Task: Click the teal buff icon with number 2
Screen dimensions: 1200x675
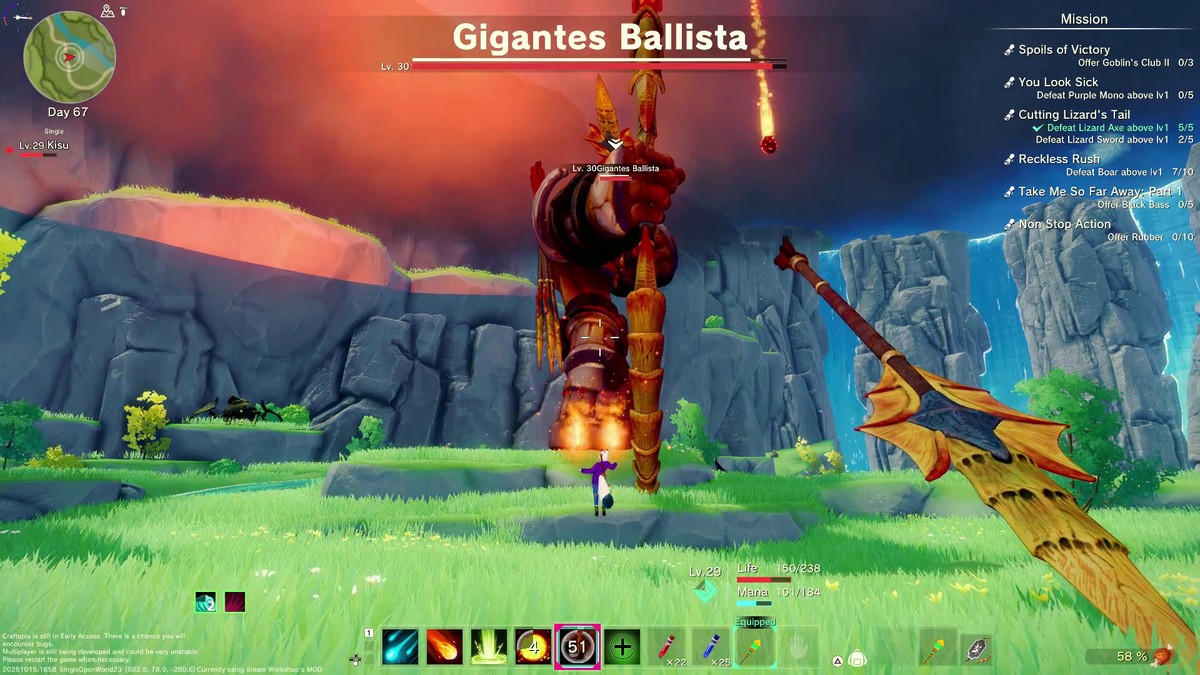Action: tap(205, 602)
